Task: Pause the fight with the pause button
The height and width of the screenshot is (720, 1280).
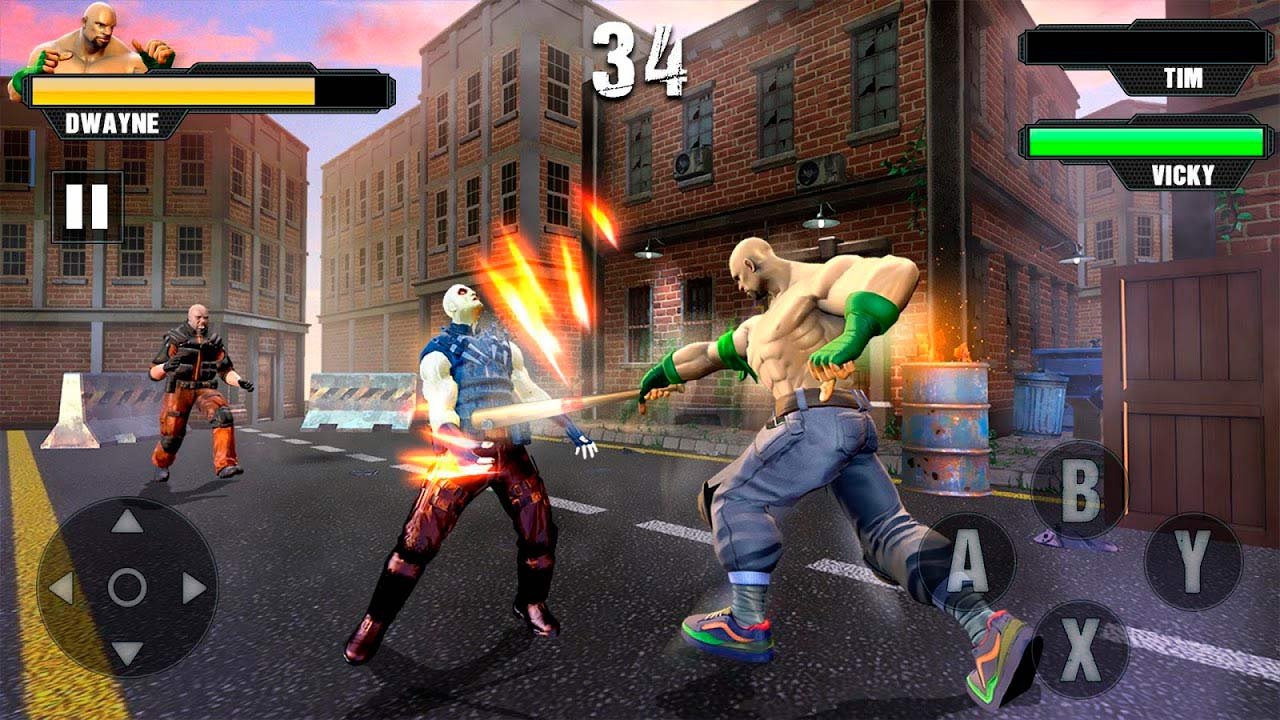Action: (x=87, y=206)
